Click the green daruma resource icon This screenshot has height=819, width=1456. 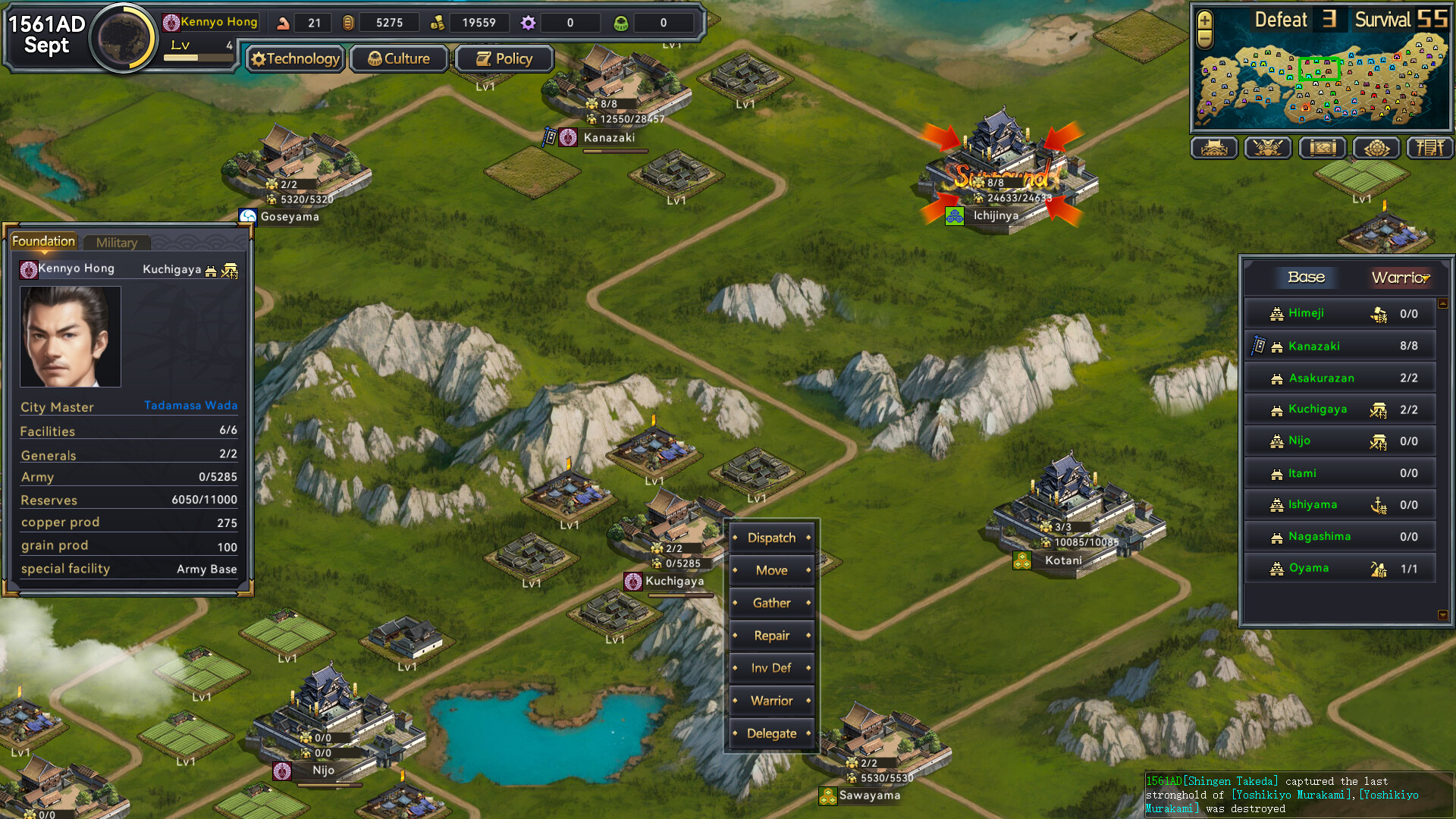(622, 23)
